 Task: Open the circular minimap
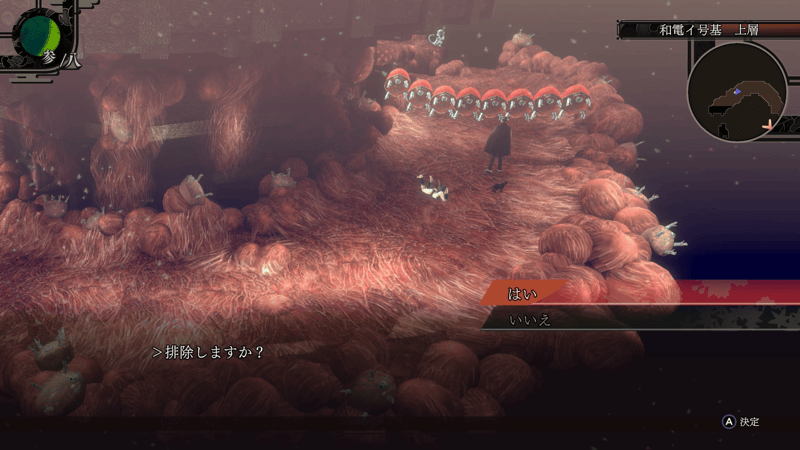click(737, 92)
